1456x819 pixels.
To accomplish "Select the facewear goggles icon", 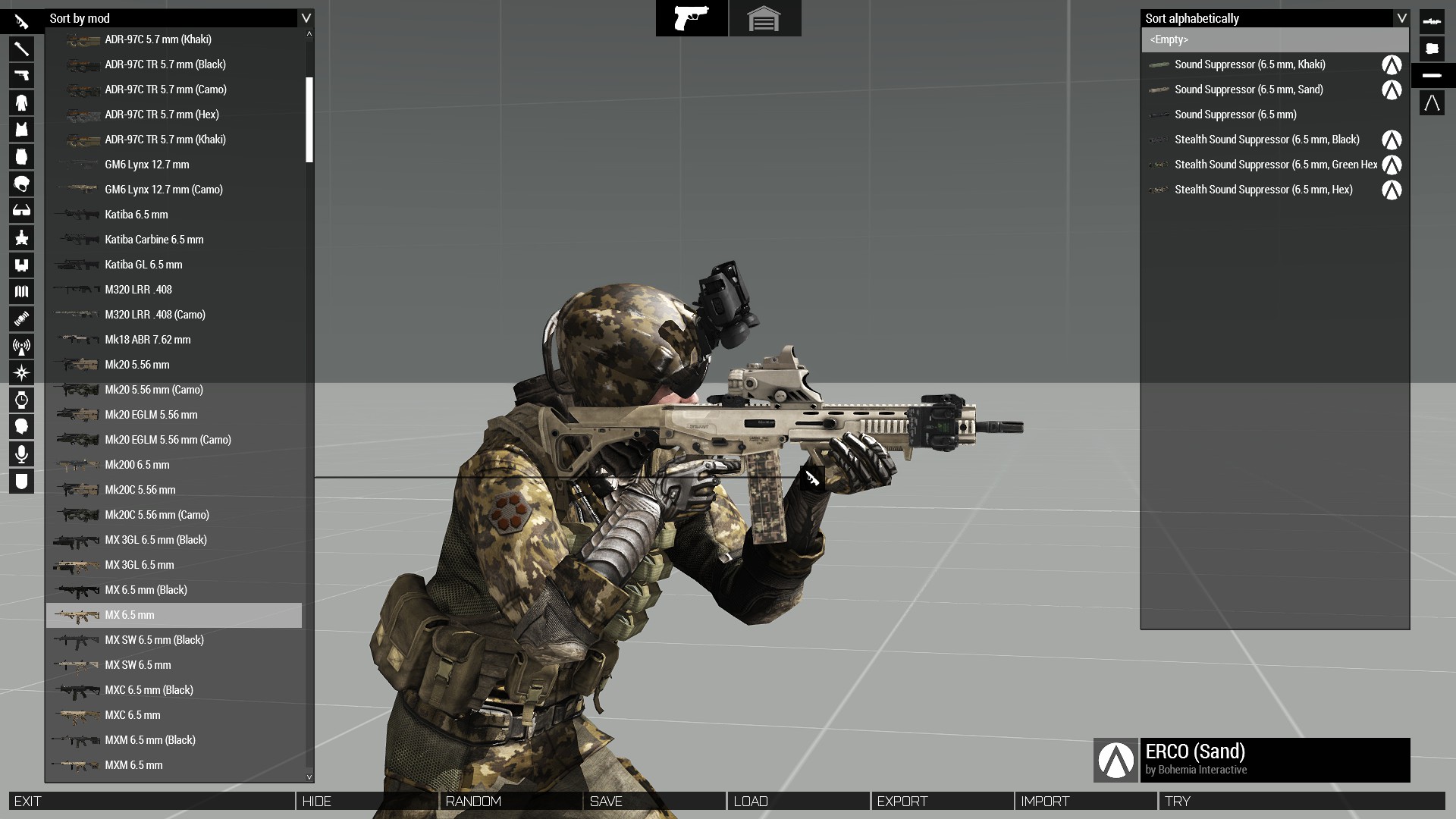I will pos(22,210).
